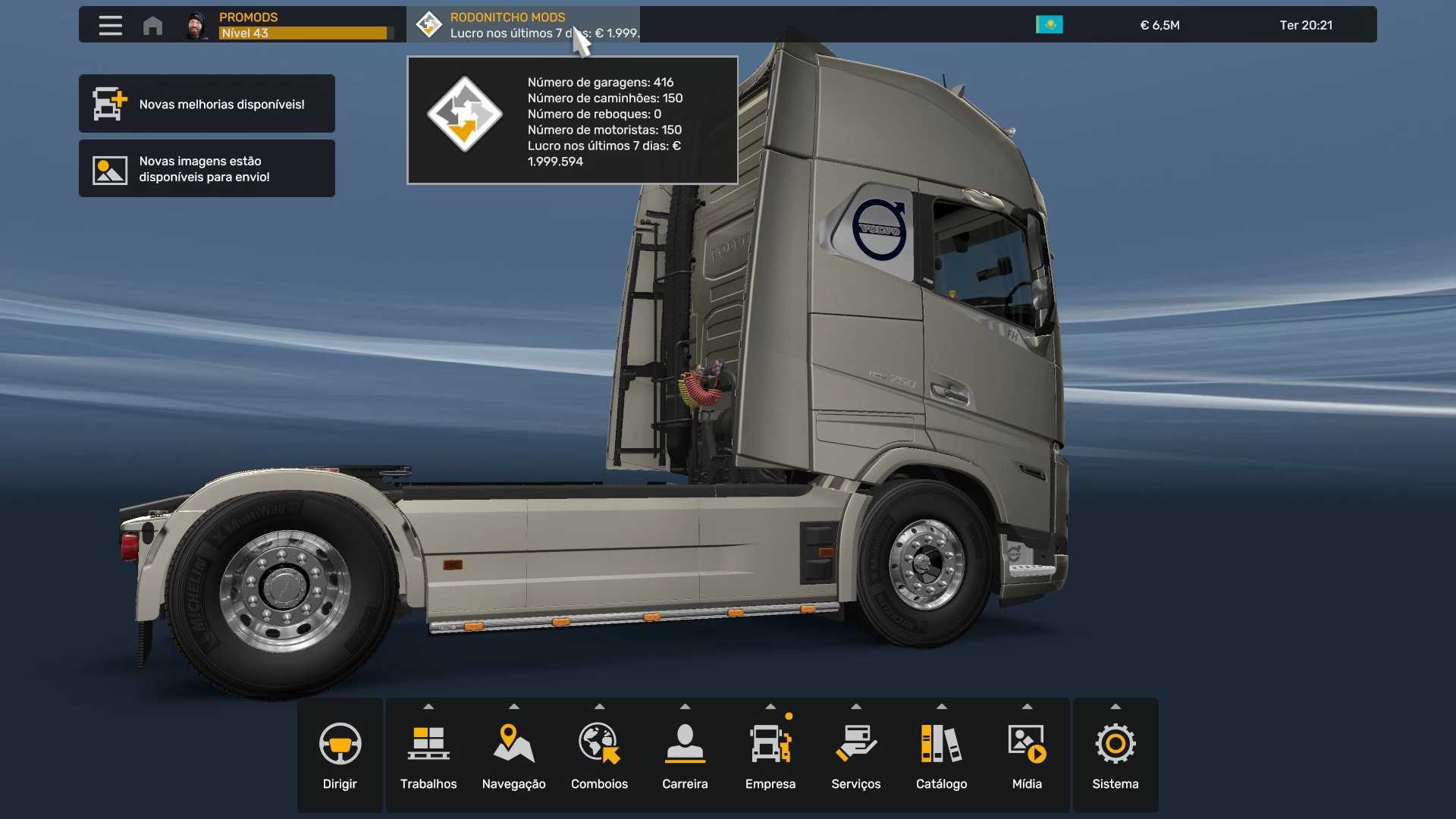
Task: Show the Carreira career menu
Action: tap(685, 755)
